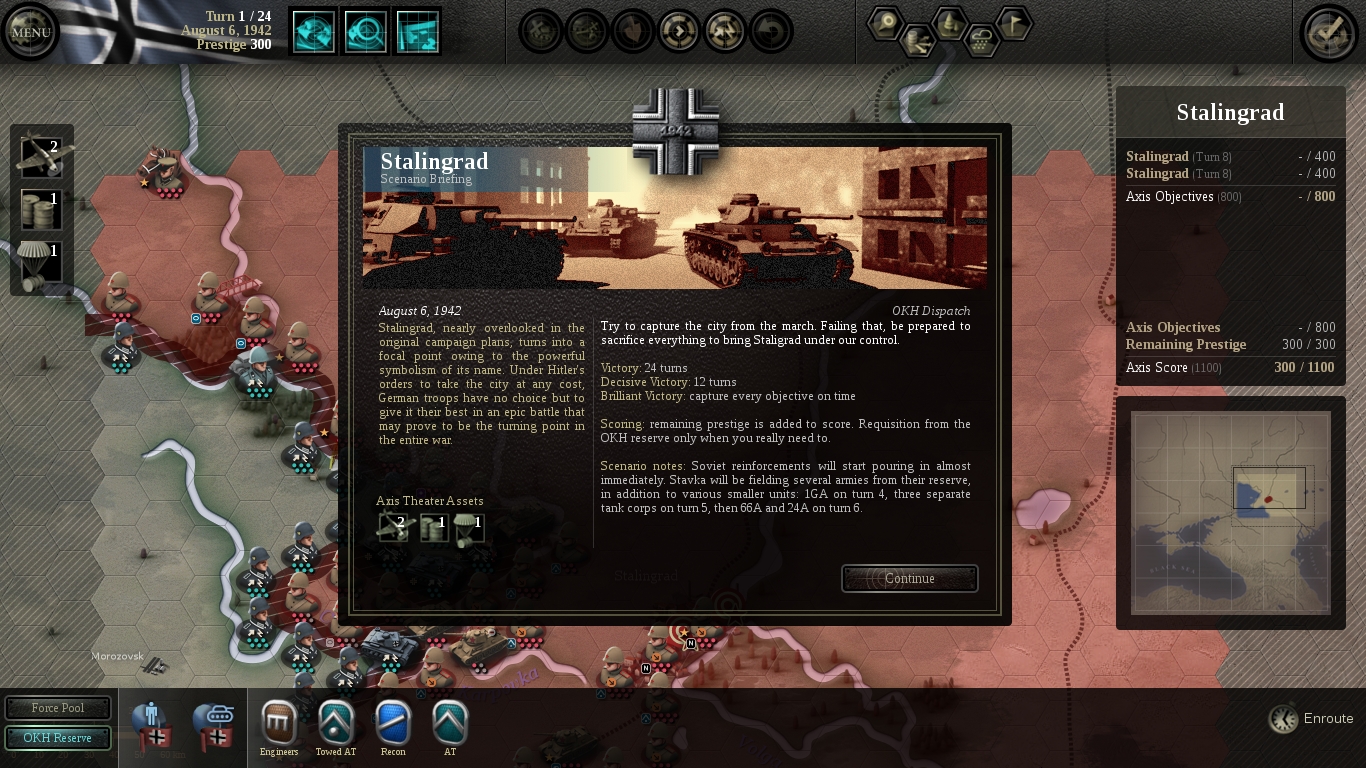Use the parachute supply drop asset
Image resolution: width=1366 pixels, height=768 pixels.
41,264
